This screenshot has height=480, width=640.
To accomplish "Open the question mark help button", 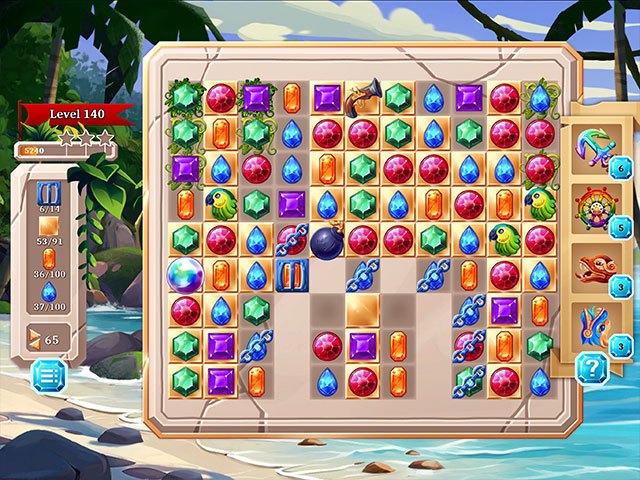I will coord(592,368).
